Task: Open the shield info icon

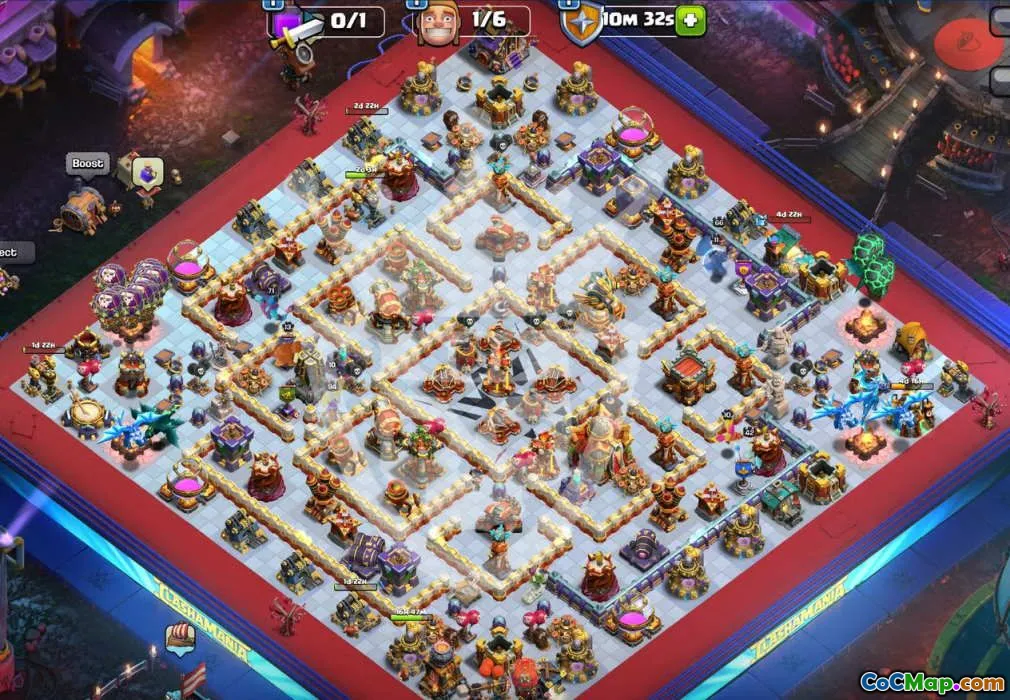Action: click(x=581, y=22)
